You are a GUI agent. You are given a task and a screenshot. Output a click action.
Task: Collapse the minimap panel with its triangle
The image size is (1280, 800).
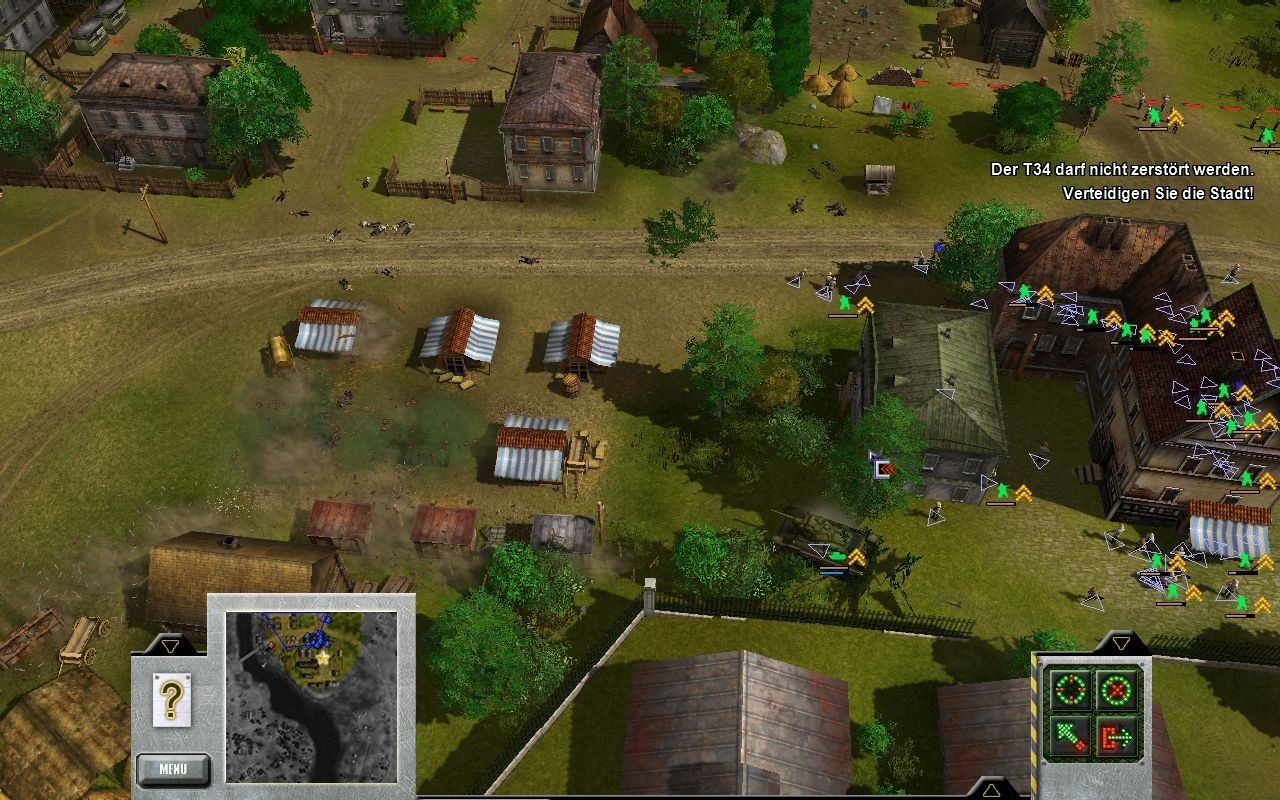170,646
